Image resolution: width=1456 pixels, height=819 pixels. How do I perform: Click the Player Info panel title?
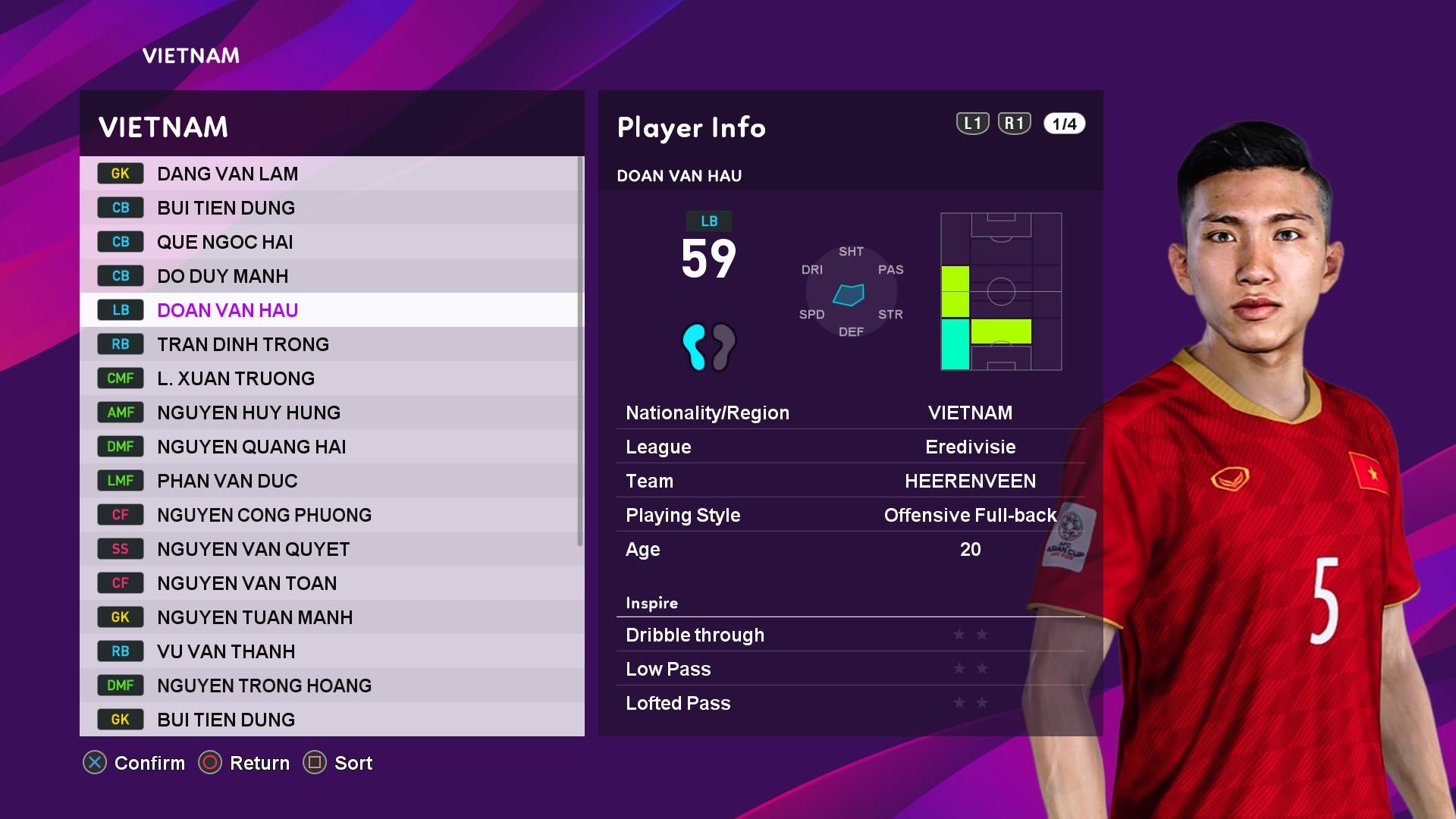pos(691,127)
